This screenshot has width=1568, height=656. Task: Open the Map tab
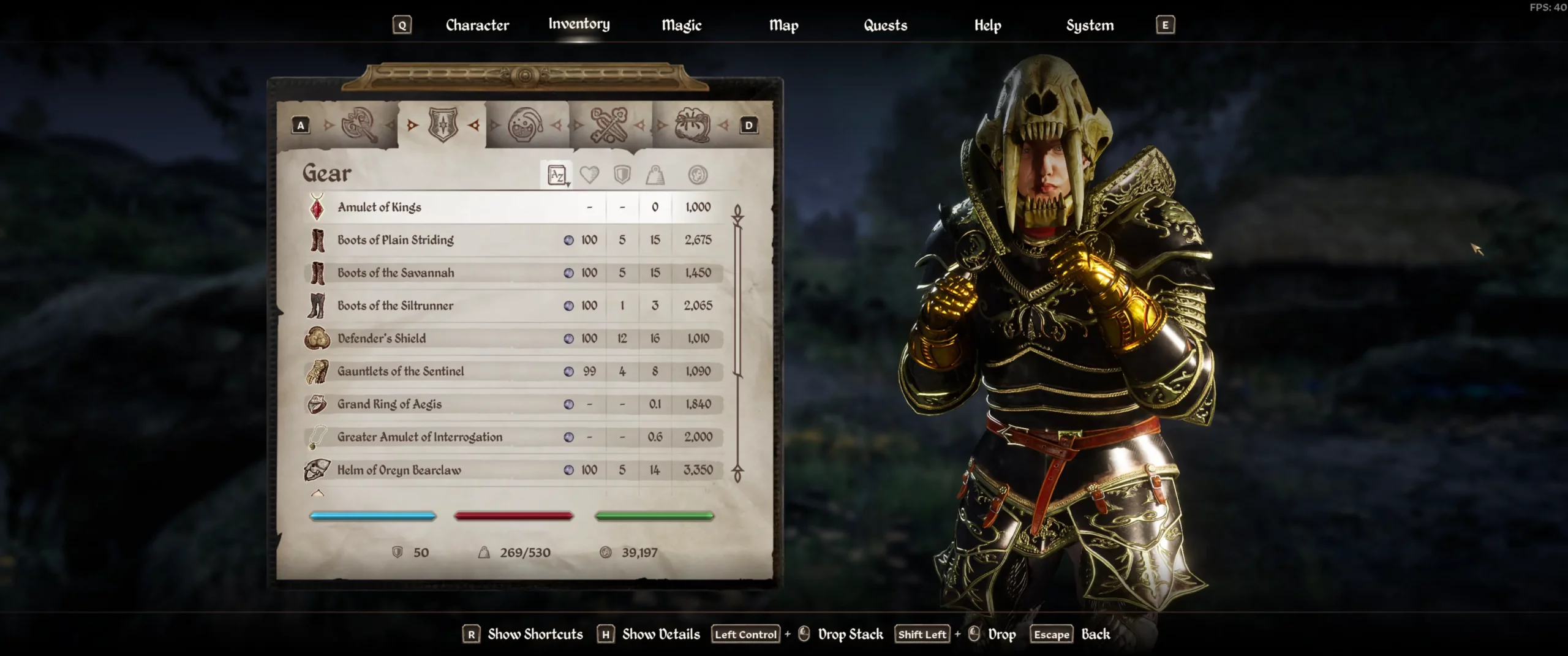tap(783, 25)
